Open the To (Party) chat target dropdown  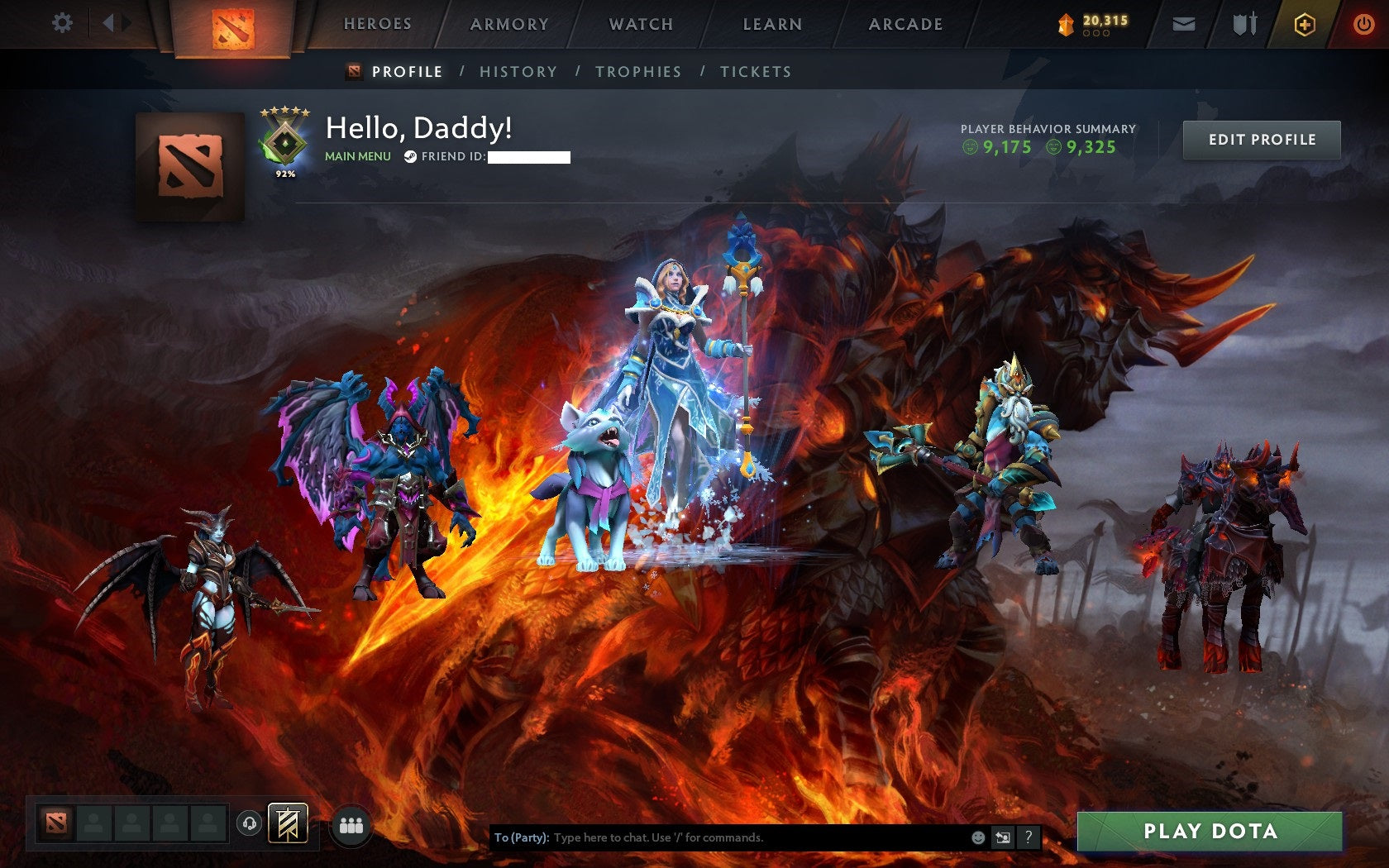click(520, 837)
